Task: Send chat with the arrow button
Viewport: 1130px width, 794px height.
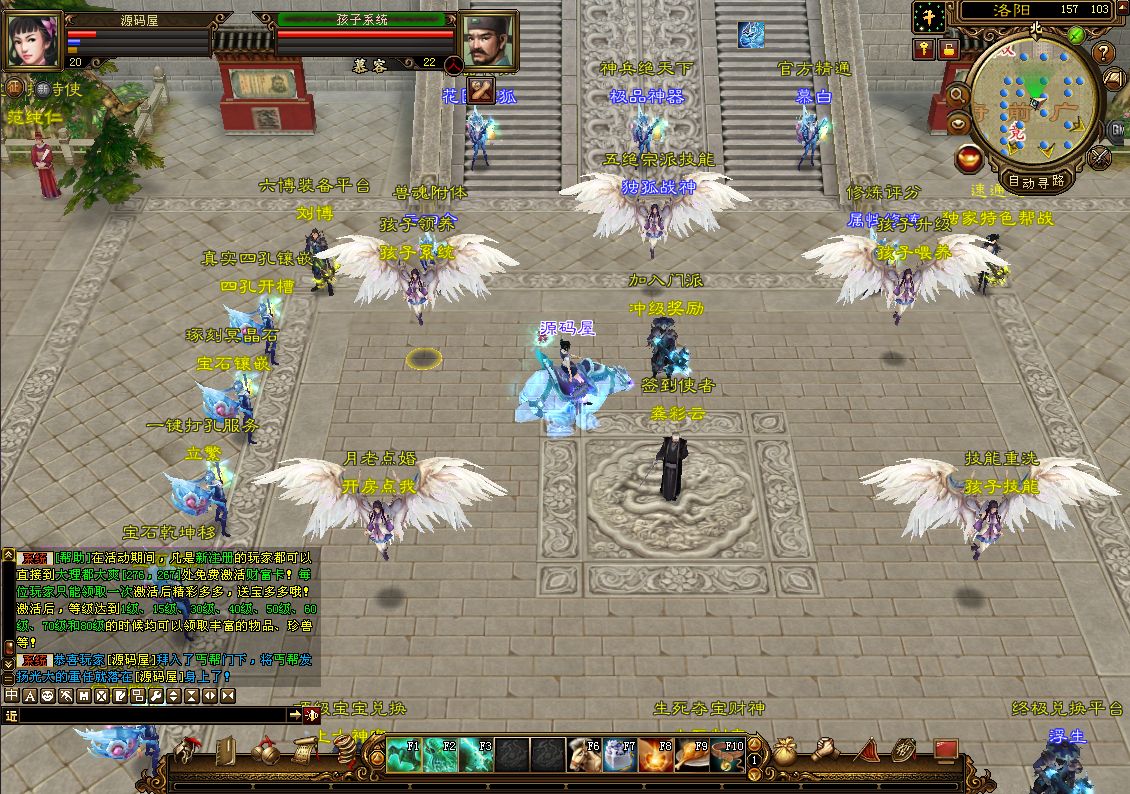Action: click(x=295, y=715)
